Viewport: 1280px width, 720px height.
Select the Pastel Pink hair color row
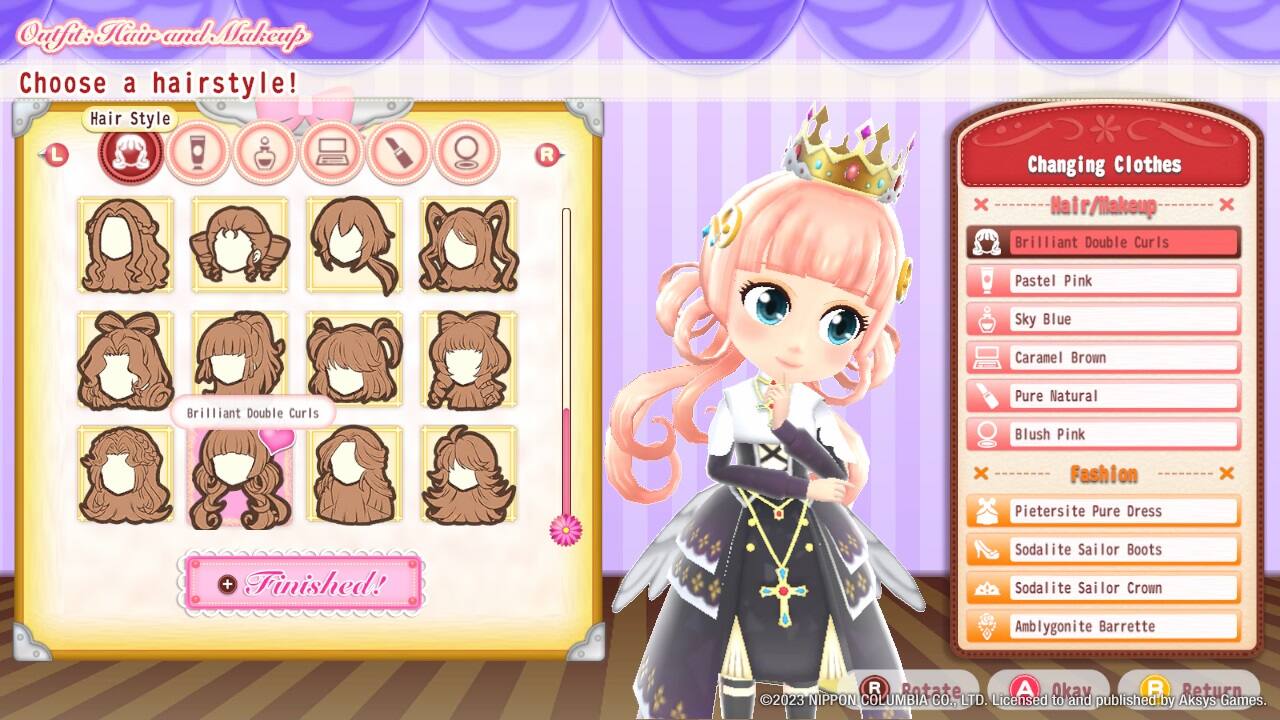click(x=1103, y=281)
